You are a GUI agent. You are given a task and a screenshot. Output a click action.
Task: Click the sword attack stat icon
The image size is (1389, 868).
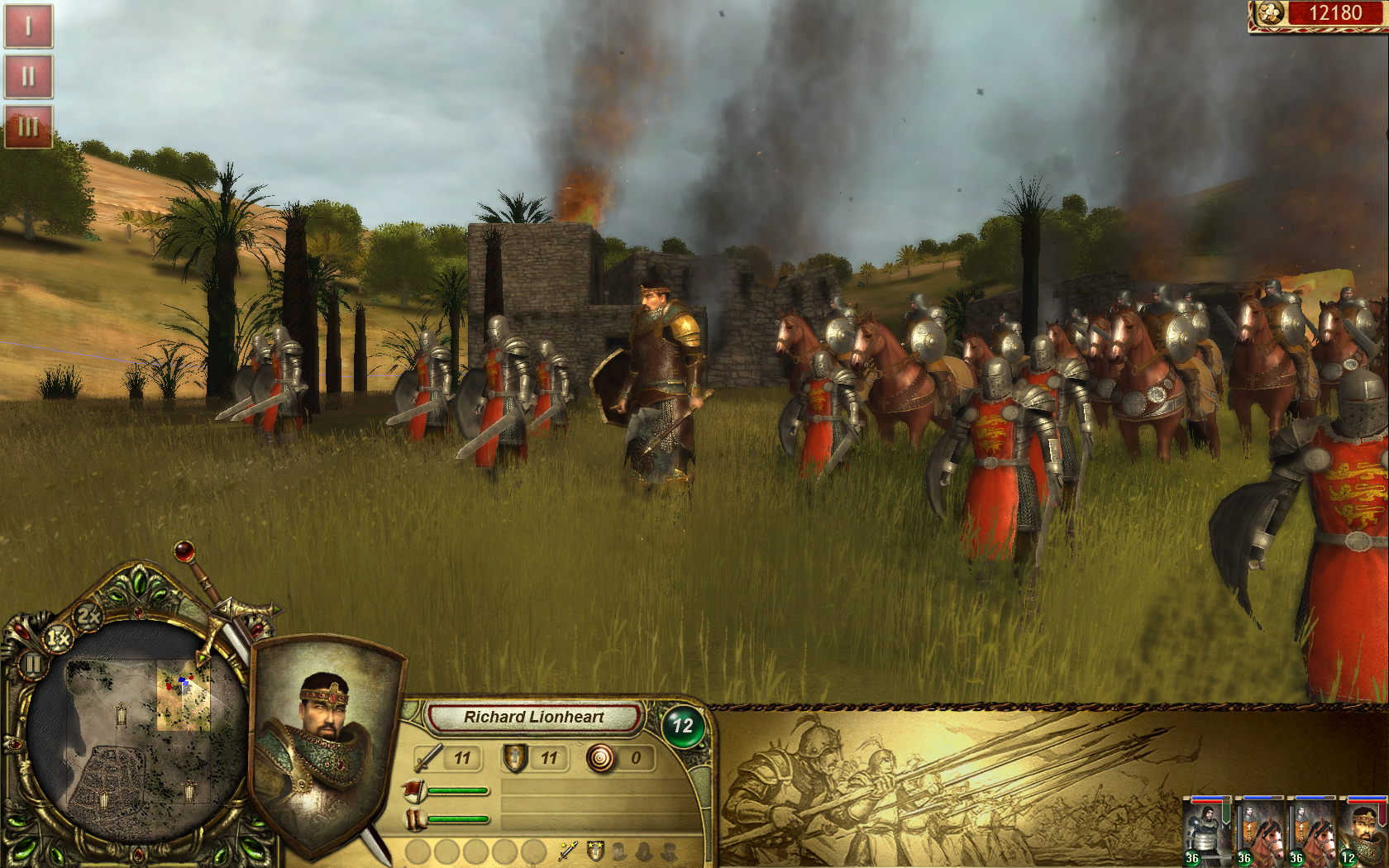[427, 757]
